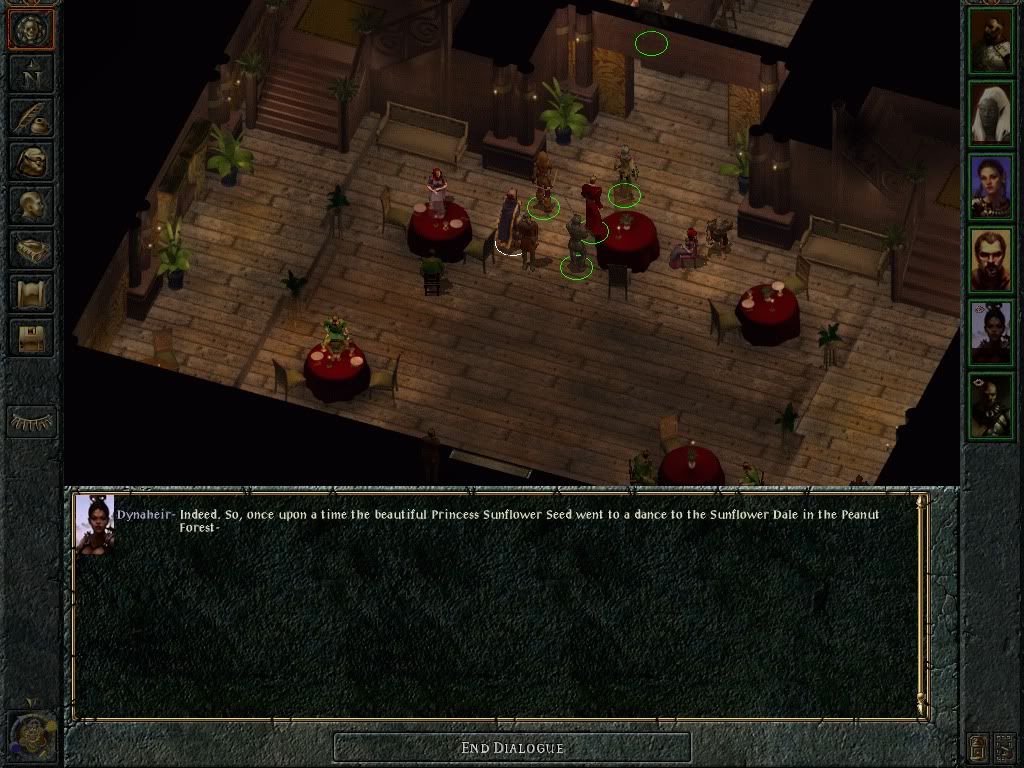Click the End Dialogue button
The width and height of the screenshot is (1024, 768).
click(x=512, y=748)
